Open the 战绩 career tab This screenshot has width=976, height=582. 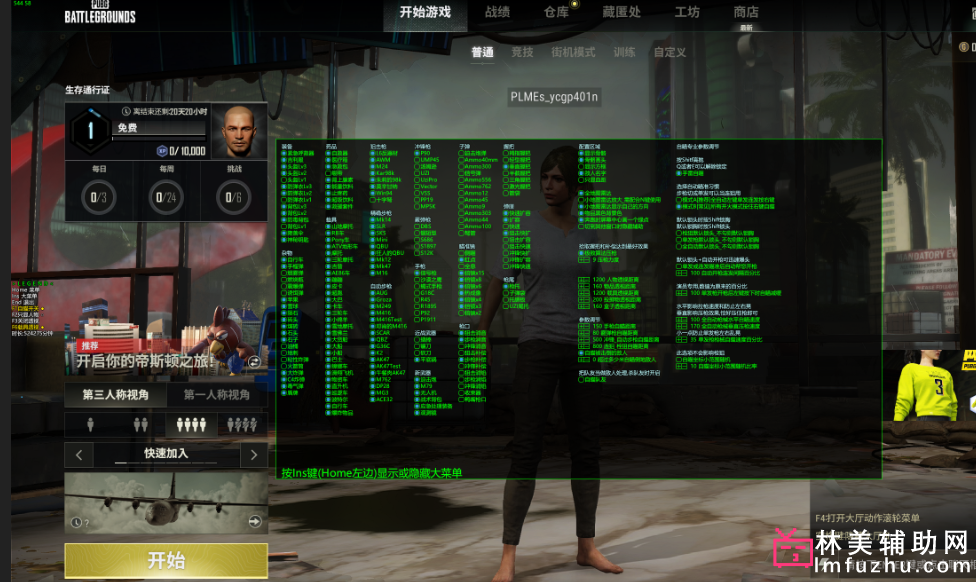click(497, 12)
